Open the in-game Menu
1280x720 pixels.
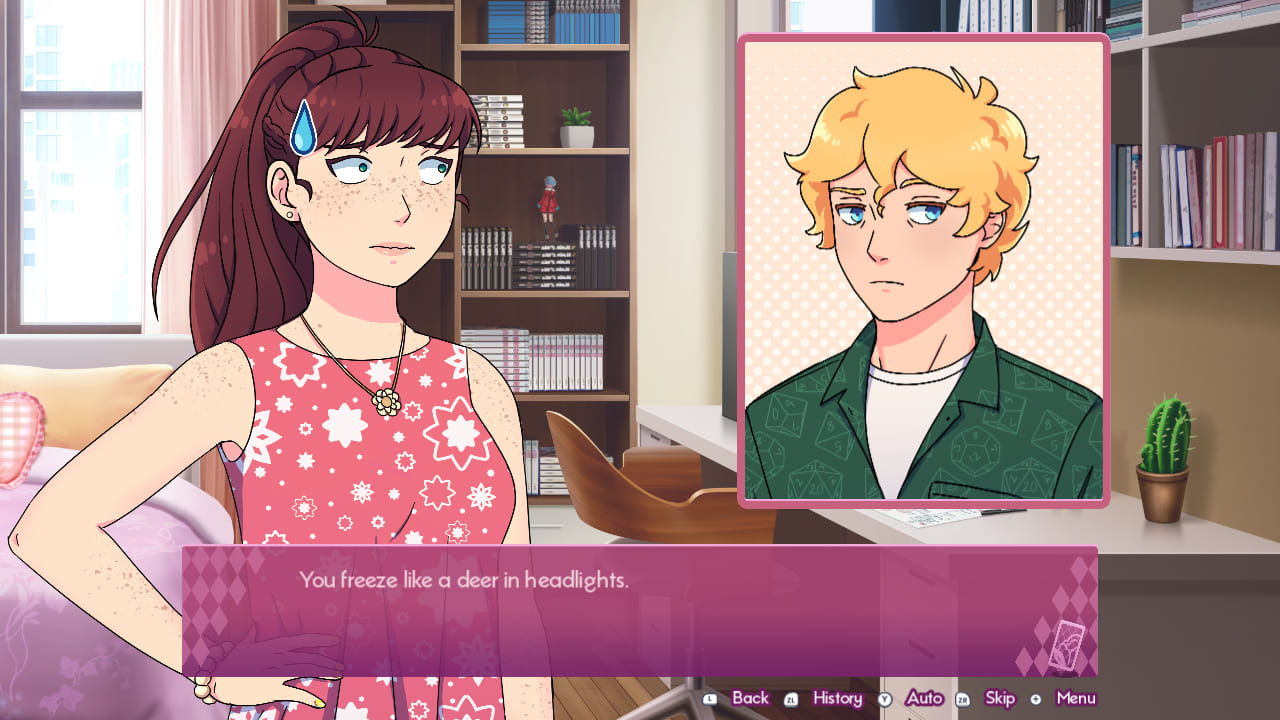[1076, 698]
